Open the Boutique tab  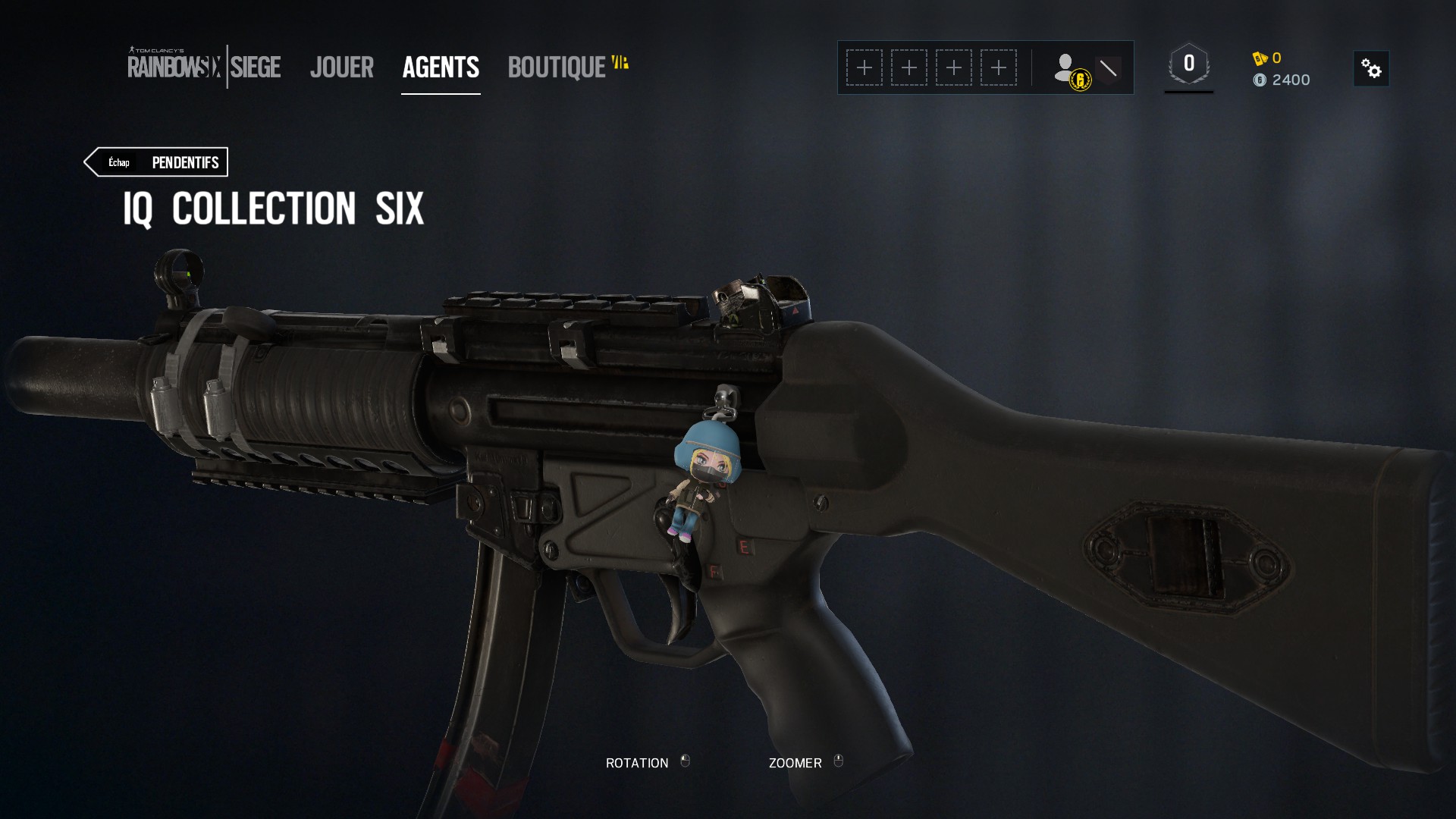point(557,67)
